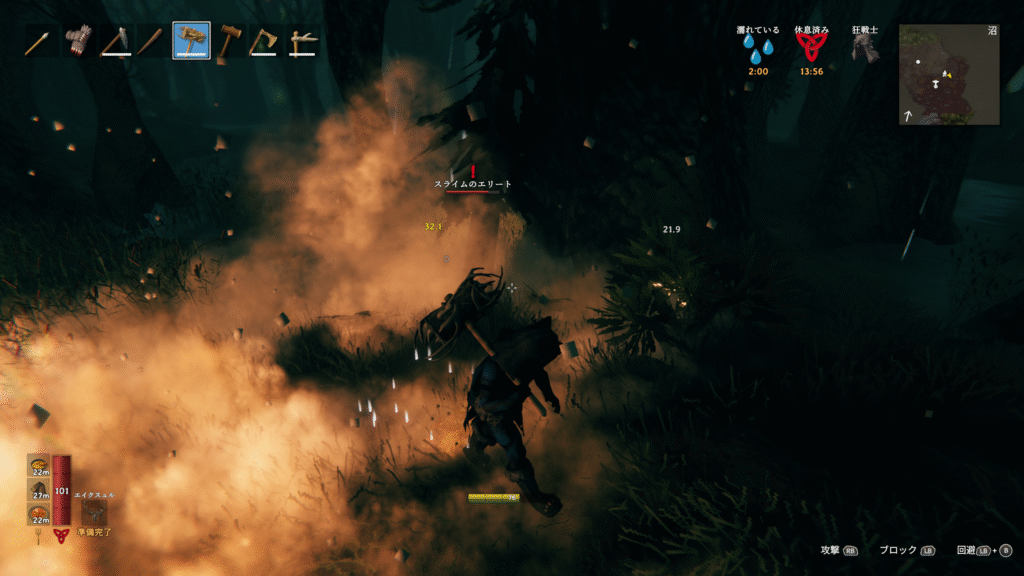Select the antler pickaxe slot
The width and height of the screenshot is (1024, 576).
coord(303,42)
